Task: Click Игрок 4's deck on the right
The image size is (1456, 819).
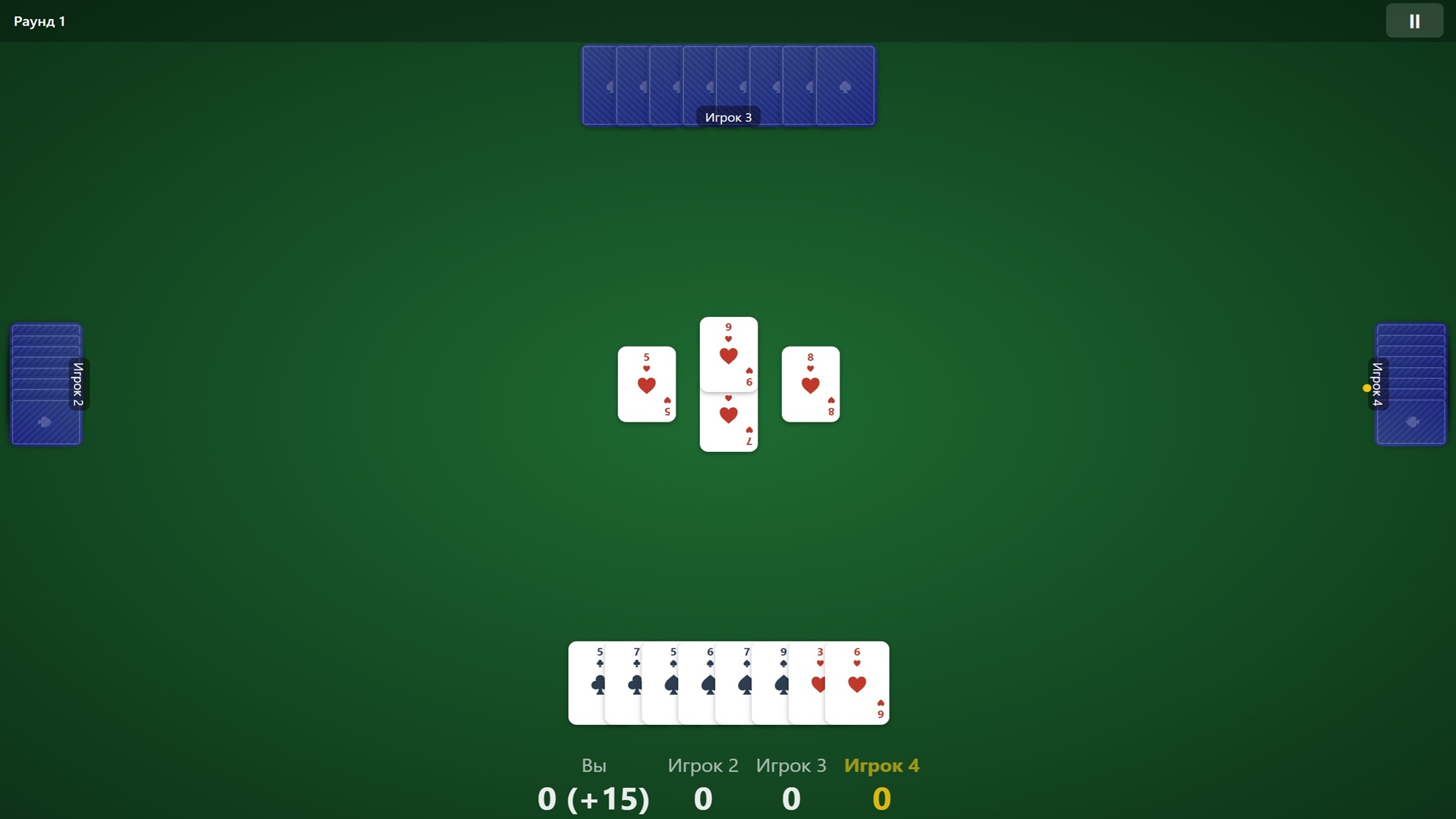Action: click(x=1410, y=384)
